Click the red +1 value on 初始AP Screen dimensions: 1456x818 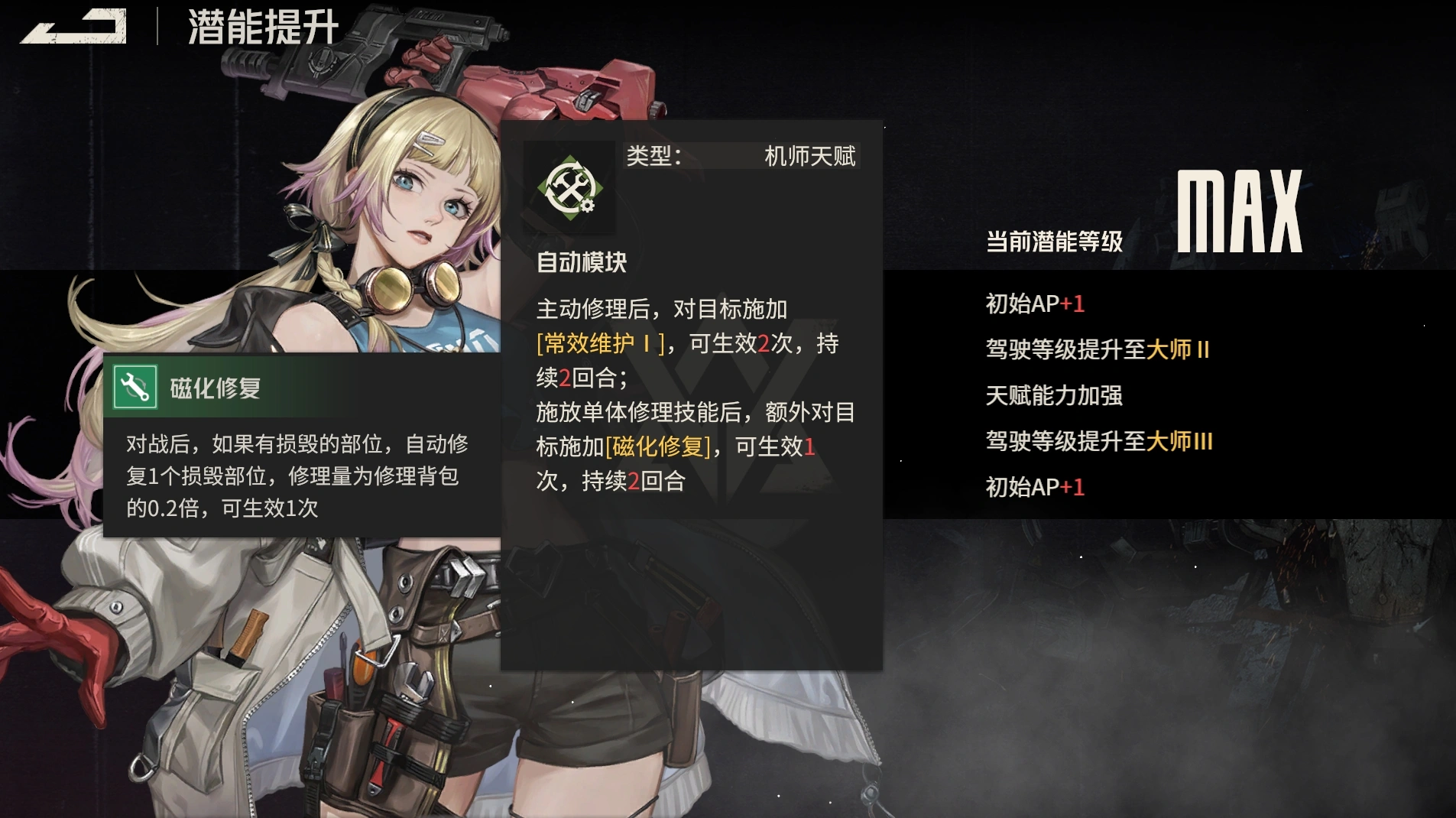(x=1073, y=304)
